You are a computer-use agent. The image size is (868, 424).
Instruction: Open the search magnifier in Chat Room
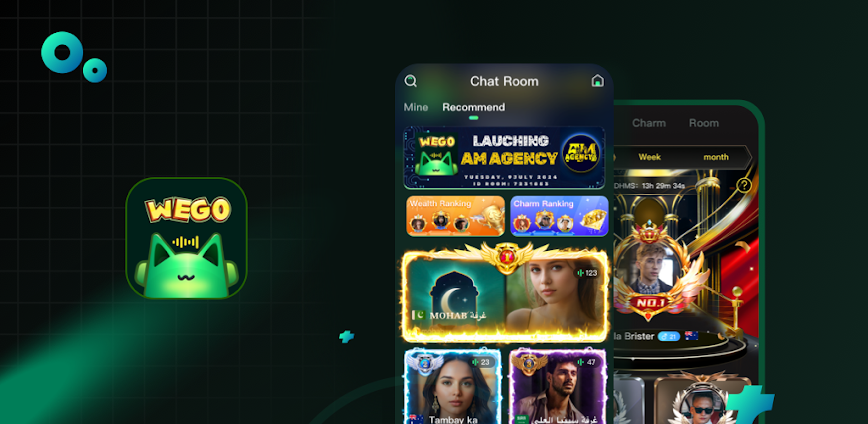[411, 81]
